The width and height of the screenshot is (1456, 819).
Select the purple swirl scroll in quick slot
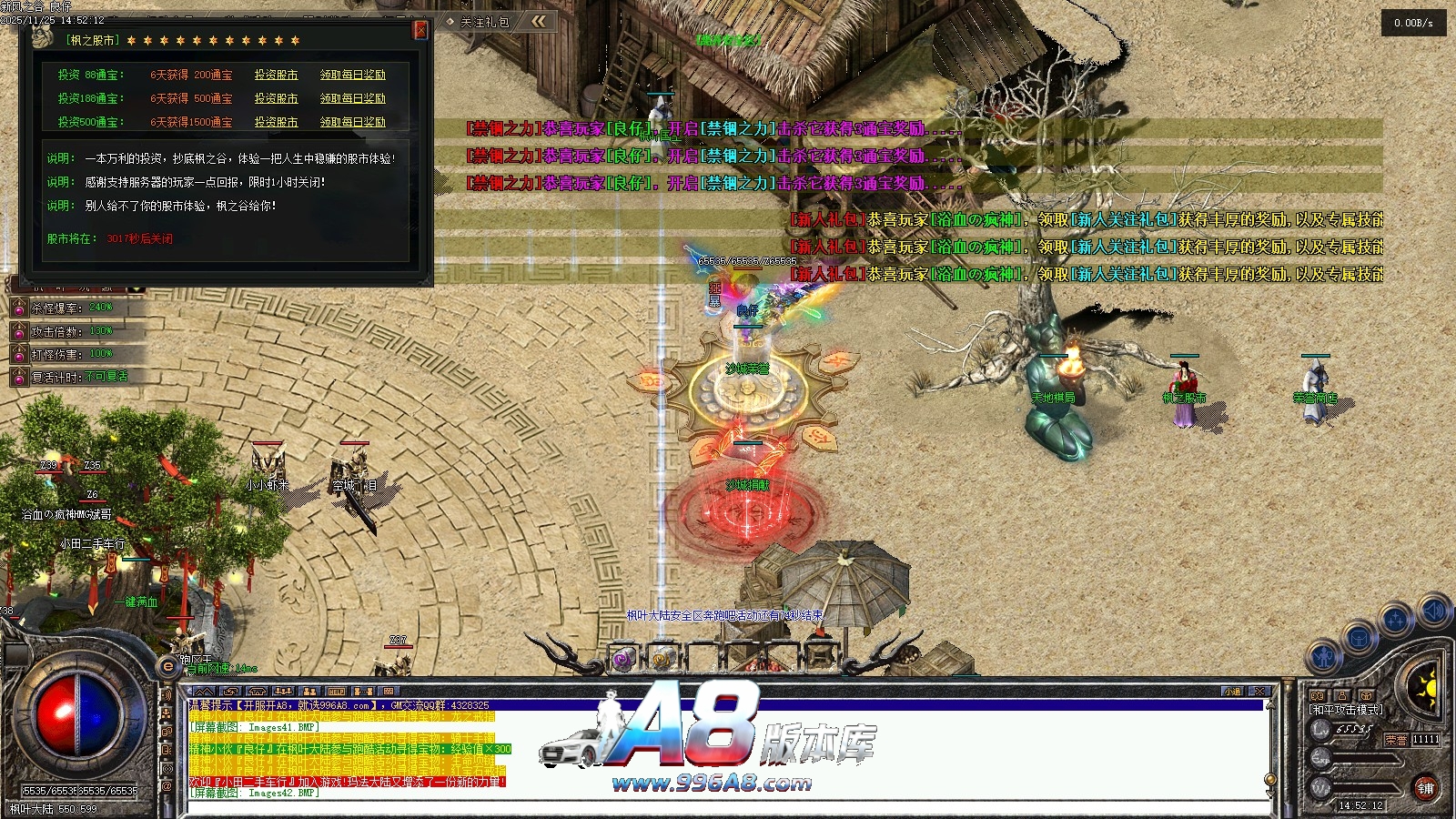(623, 659)
